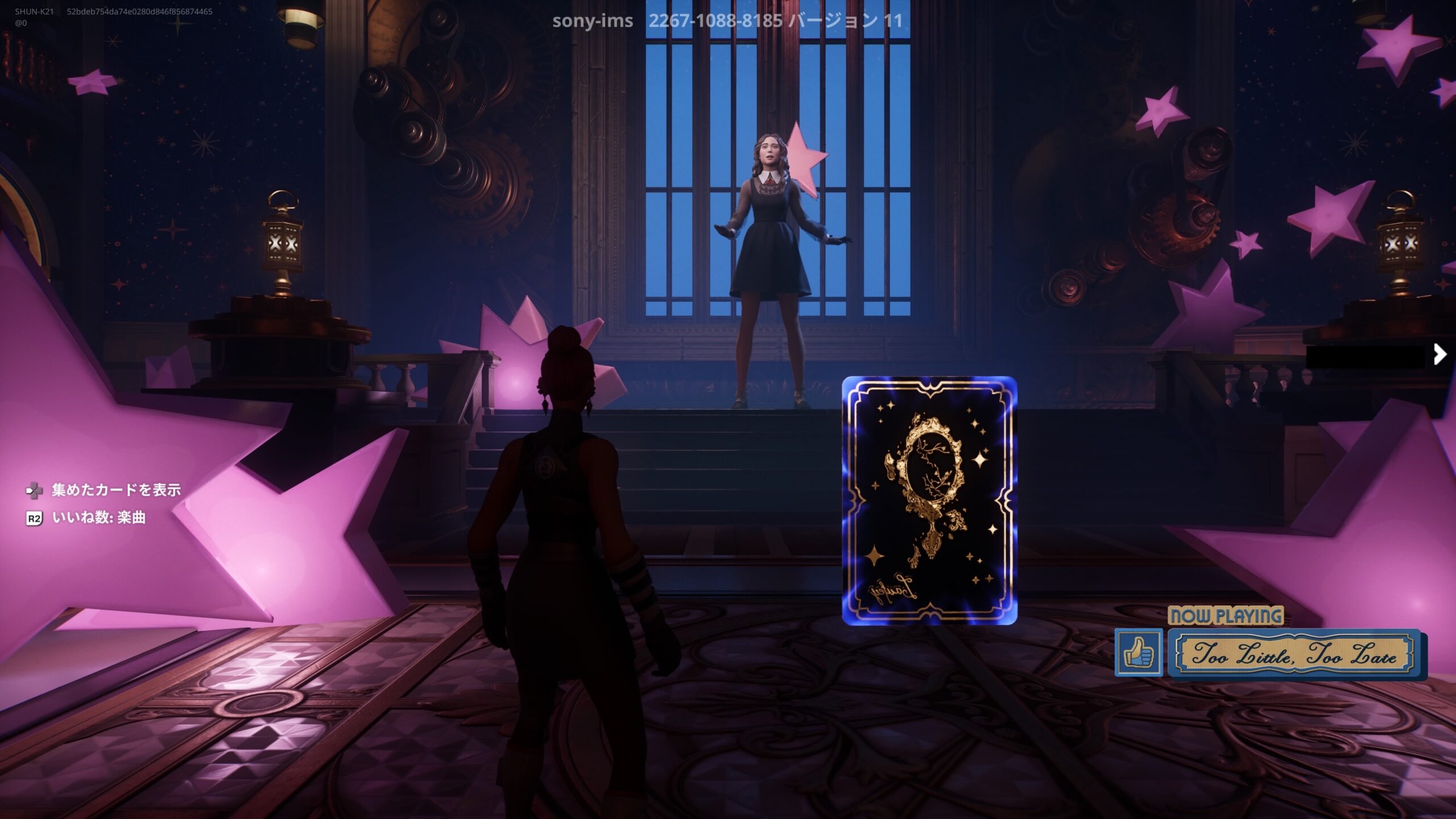Viewport: 1456px width, 819px height.
Task: Select the collectible mirror card
Action: coord(929,501)
